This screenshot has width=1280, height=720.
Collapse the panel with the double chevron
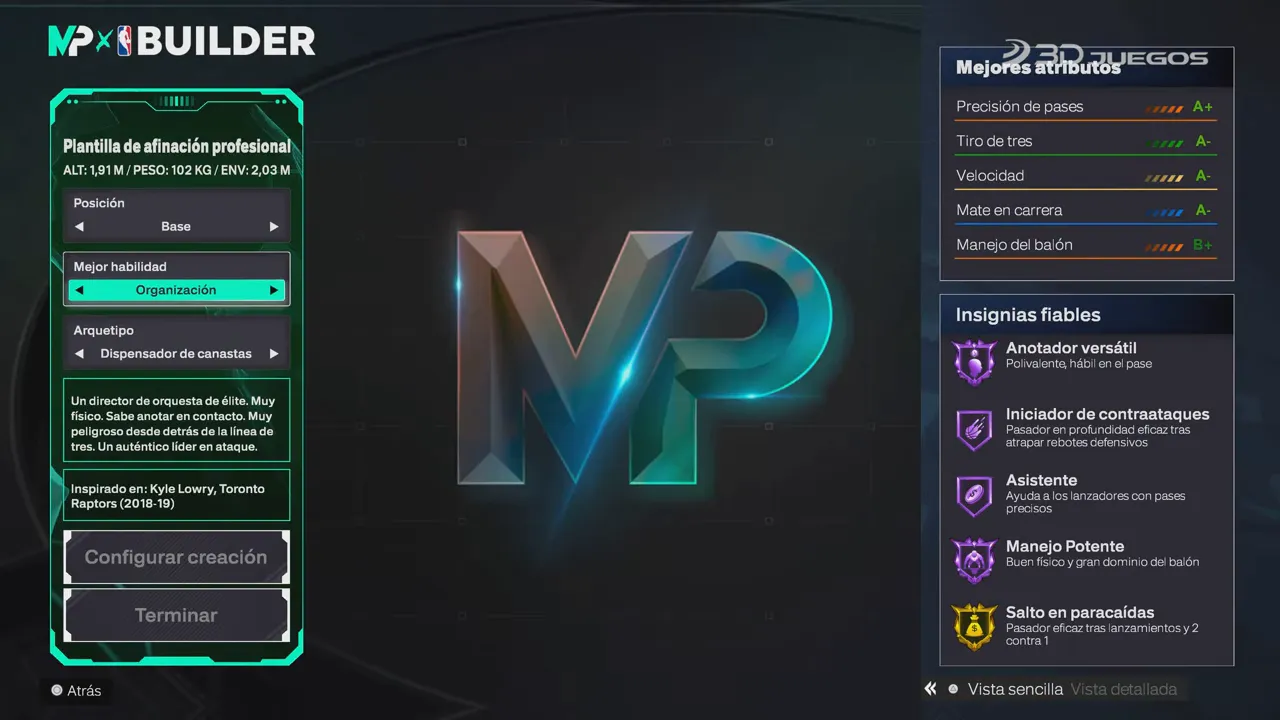pyautogui.click(x=929, y=688)
